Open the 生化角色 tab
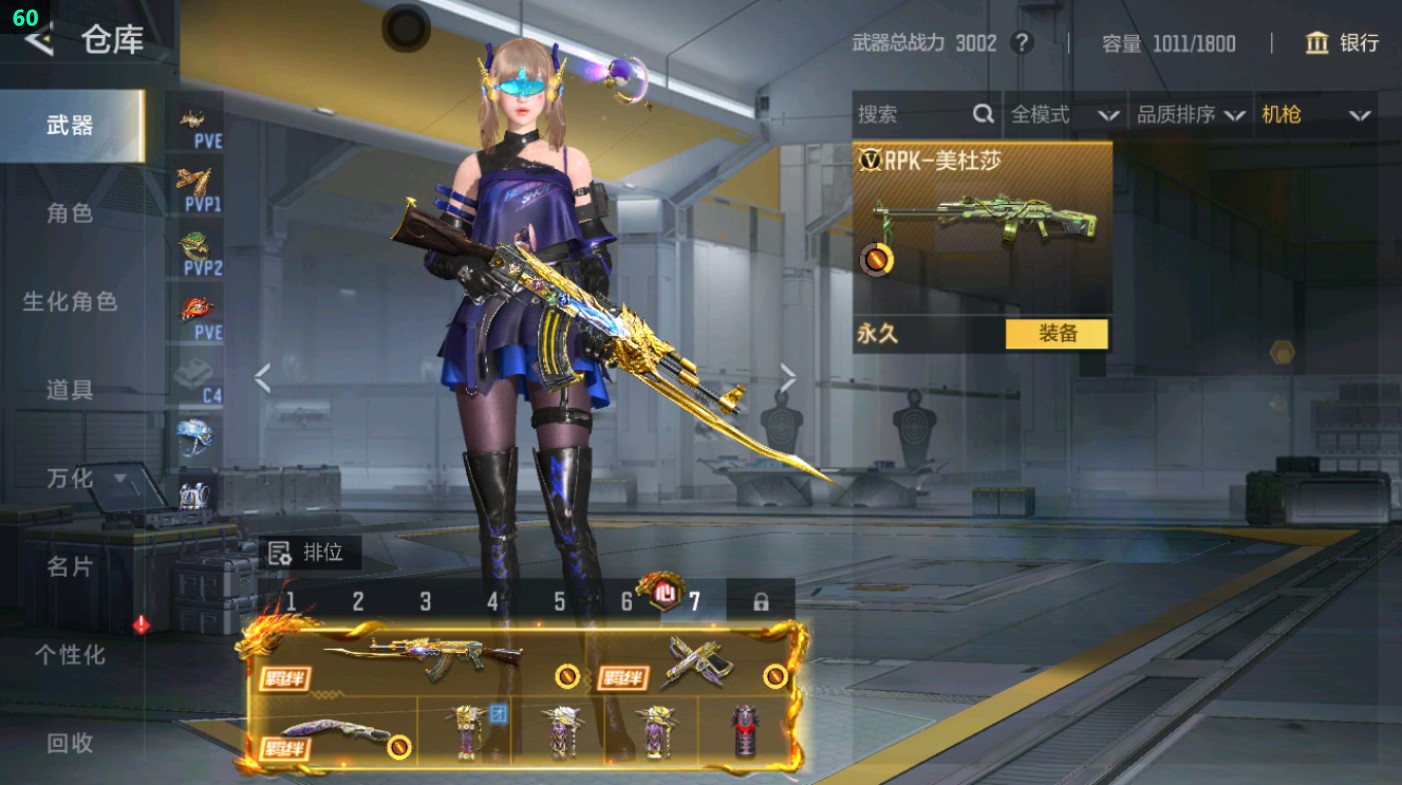 70,301
